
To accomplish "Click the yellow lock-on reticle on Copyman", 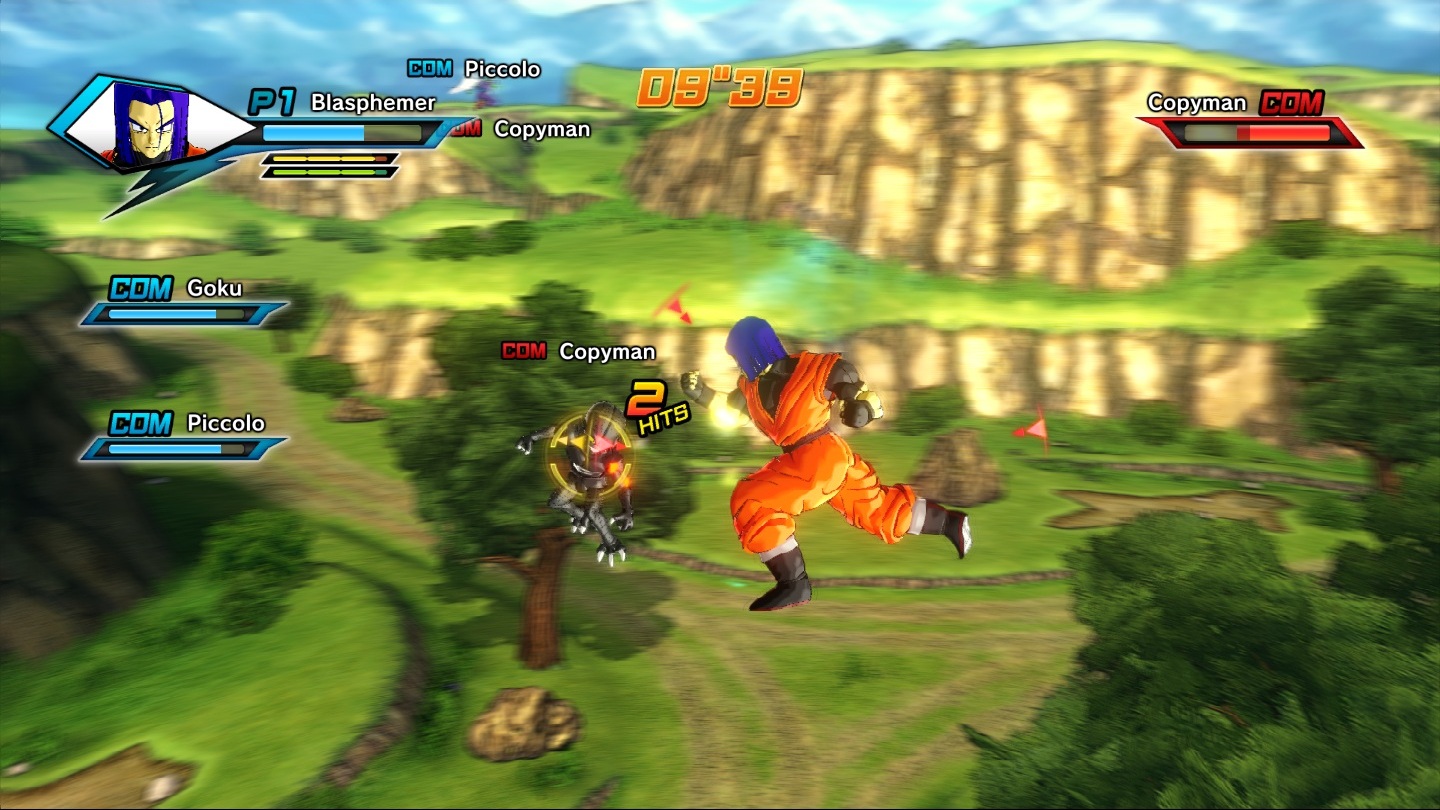I will pos(588,456).
